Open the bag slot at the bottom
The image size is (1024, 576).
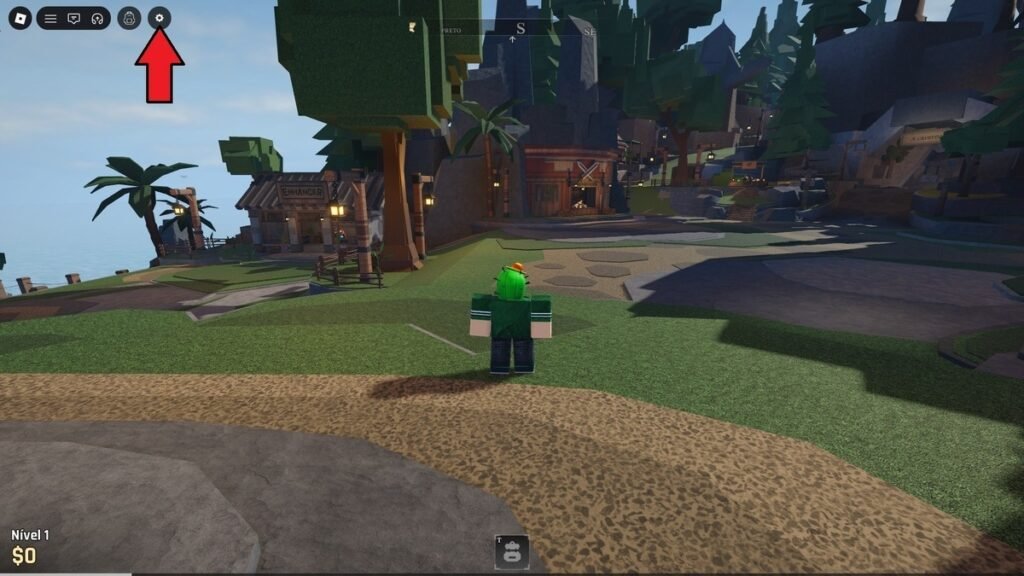tap(512, 551)
